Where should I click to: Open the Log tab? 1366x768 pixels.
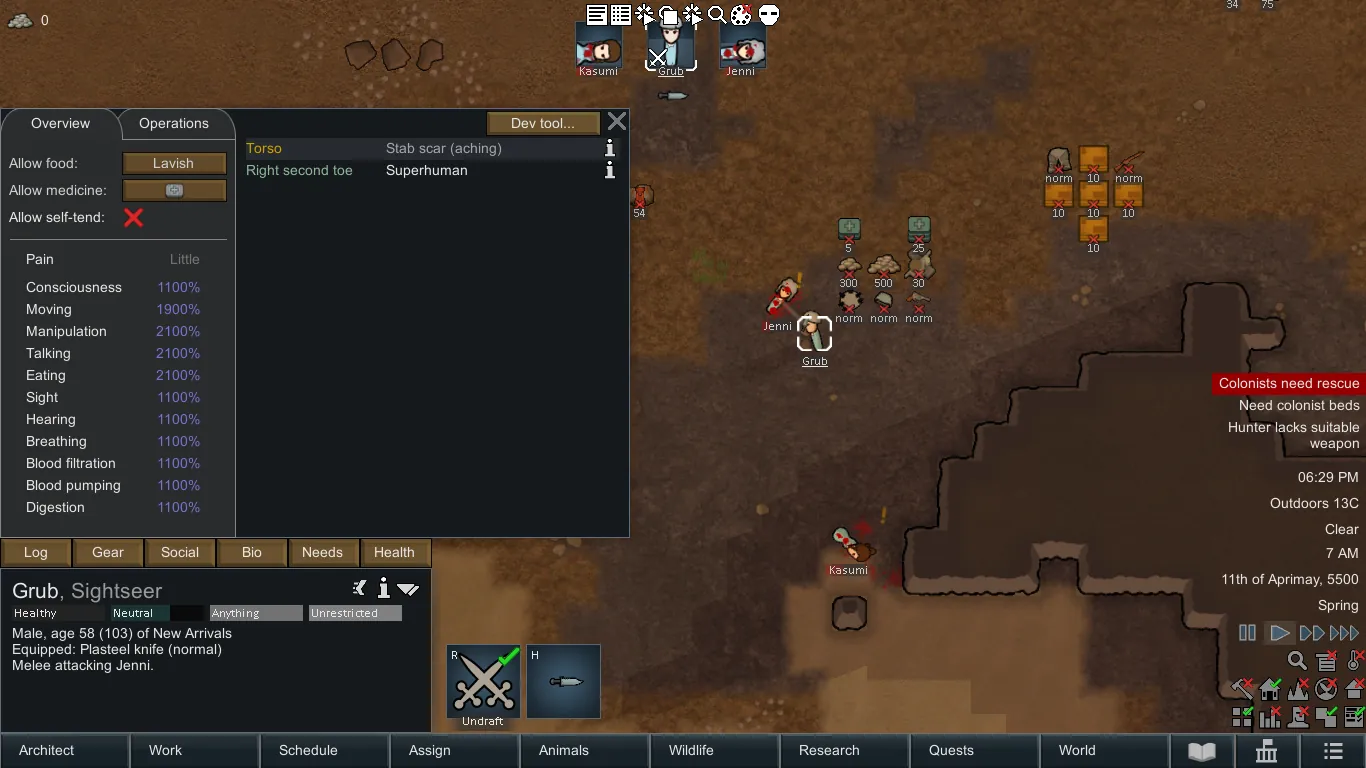(36, 552)
